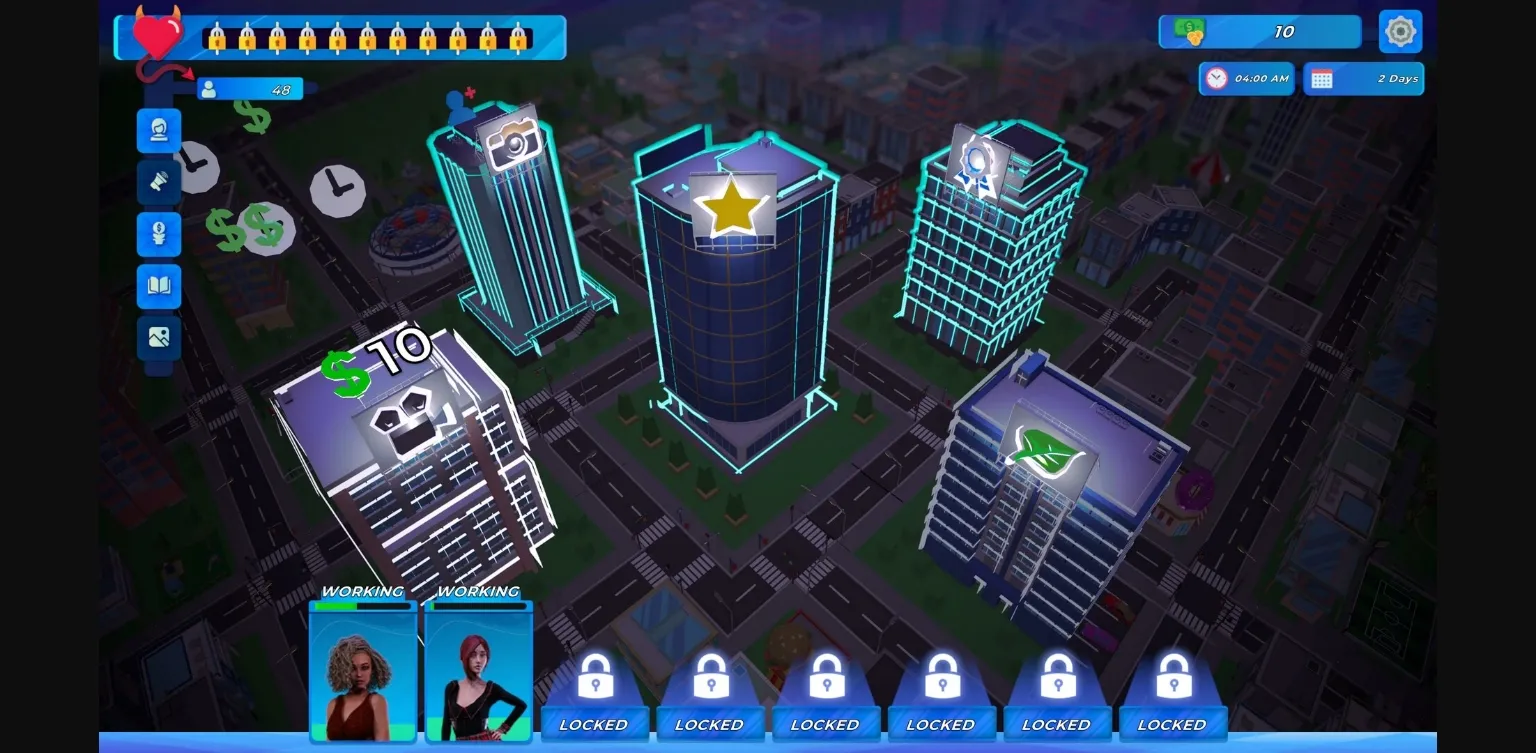Screen dimensions: 1536x753
Task: Click the population counter showing 48
Action: [x=250, y=89]
